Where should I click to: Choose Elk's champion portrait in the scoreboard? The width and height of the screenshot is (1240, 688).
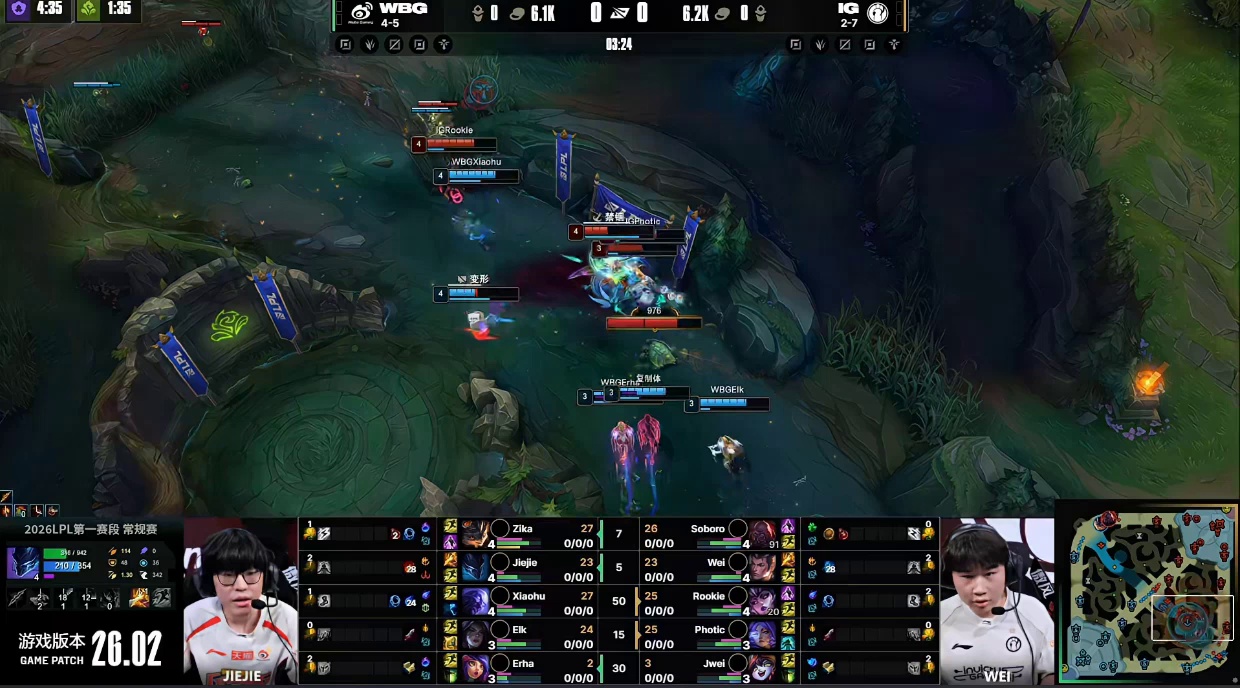click(x=475, y=635)
